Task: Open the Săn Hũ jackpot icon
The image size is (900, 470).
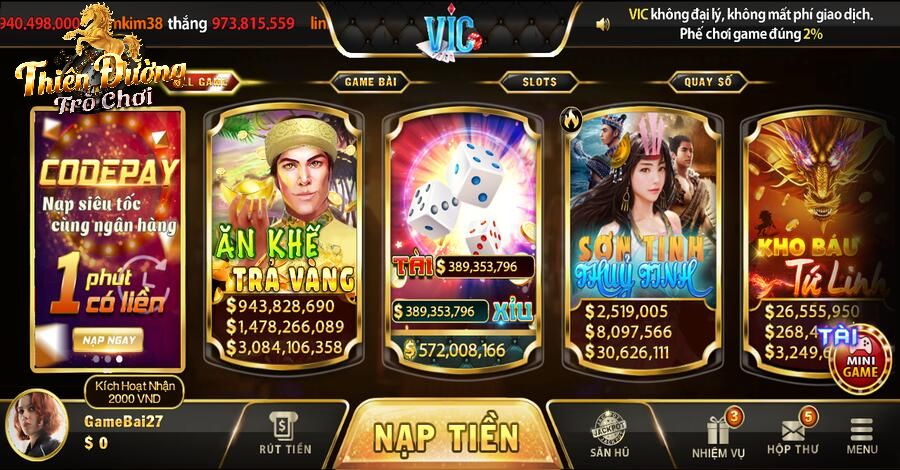Action: [608, 434]
